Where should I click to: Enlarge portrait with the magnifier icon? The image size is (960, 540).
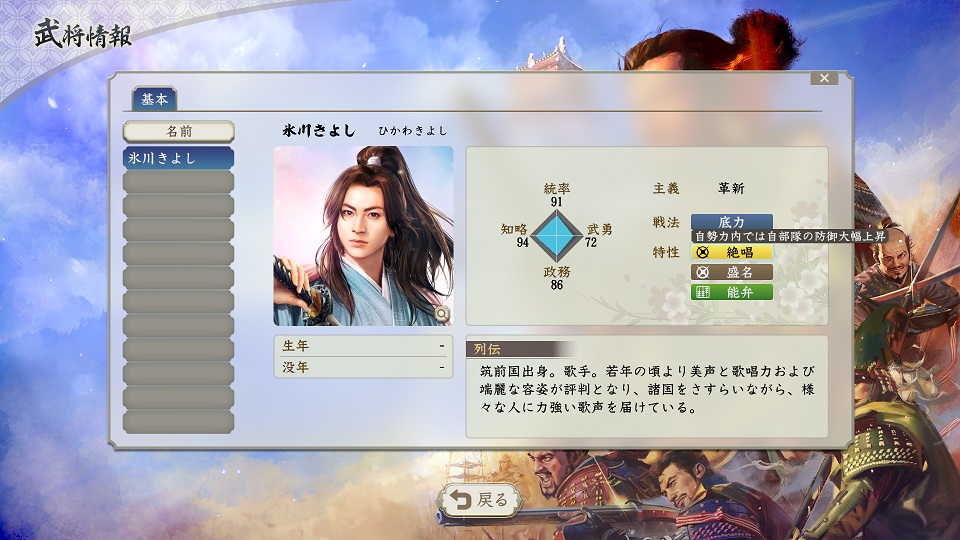click(x=442, y=314)
